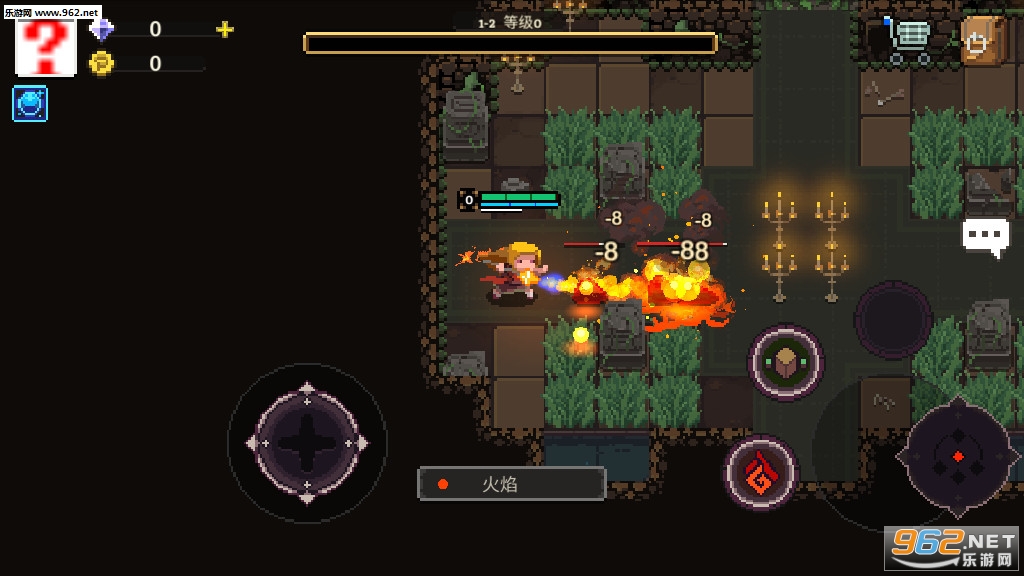Activate the red flame rune skill
1024x576 pixels.
761,473
